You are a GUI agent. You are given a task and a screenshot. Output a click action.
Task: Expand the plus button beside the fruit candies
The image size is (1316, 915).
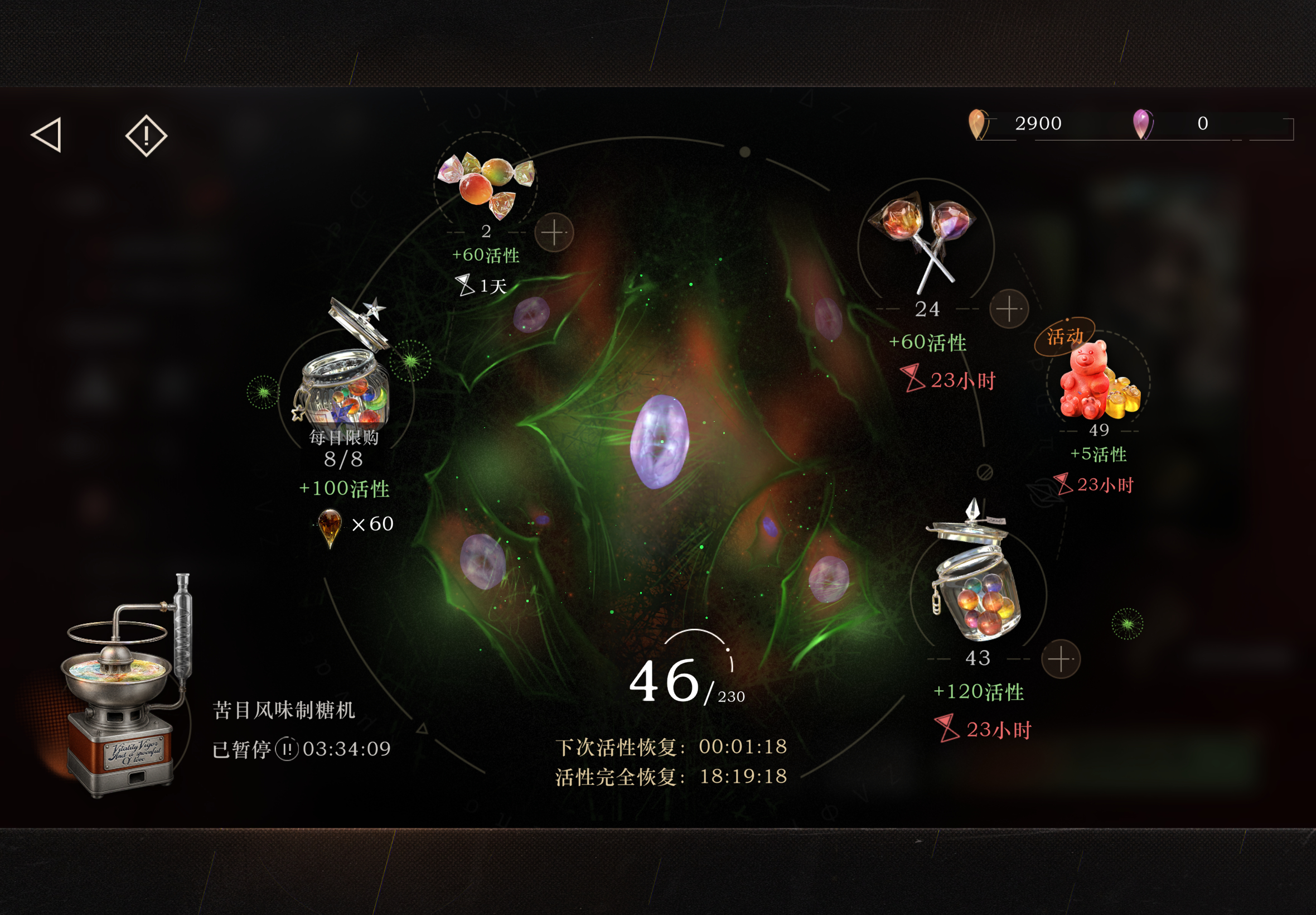coord(555,233)
